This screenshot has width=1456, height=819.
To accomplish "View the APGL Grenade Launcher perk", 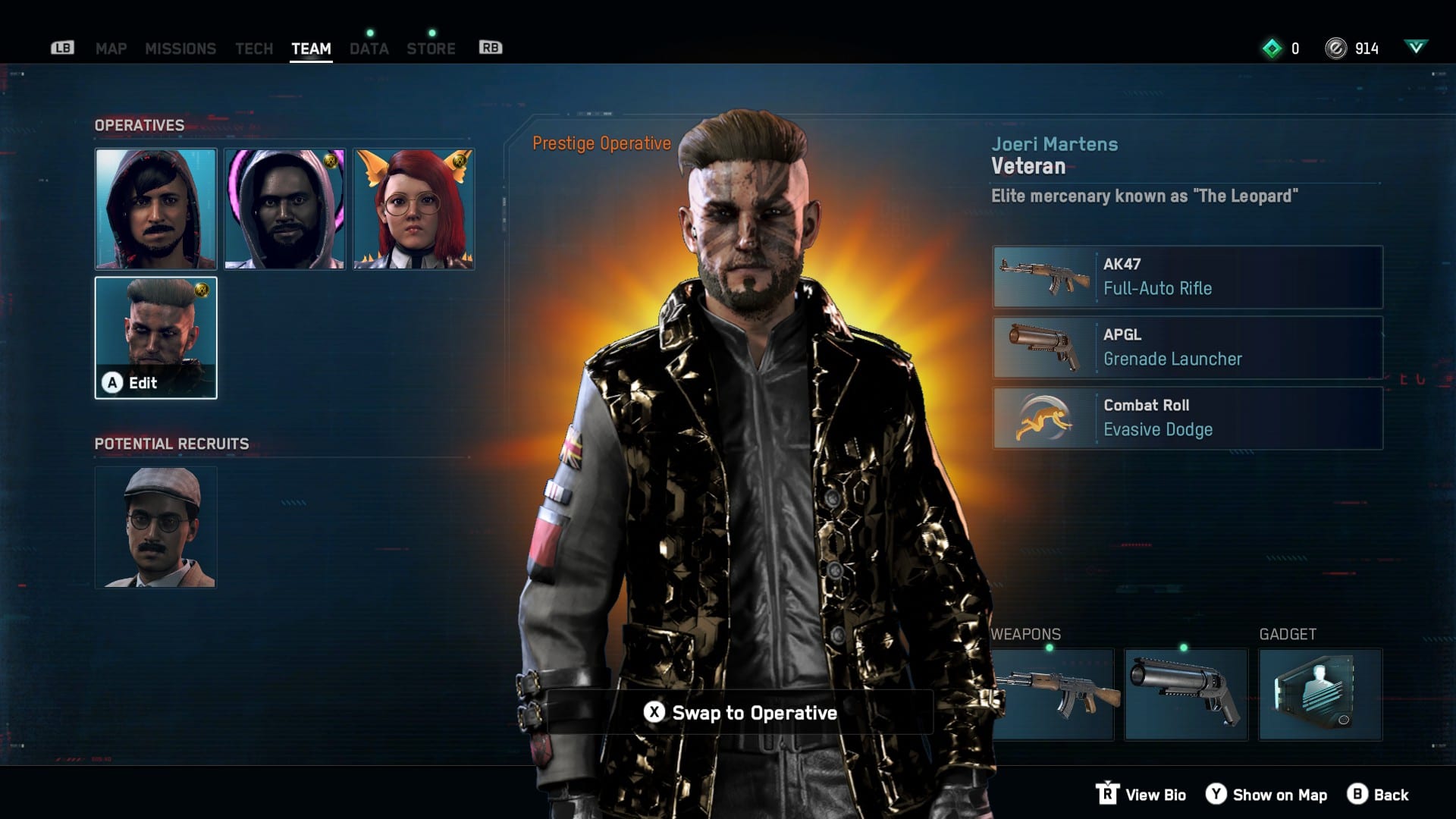I will pyautogui.click(x=1188, y=347).
